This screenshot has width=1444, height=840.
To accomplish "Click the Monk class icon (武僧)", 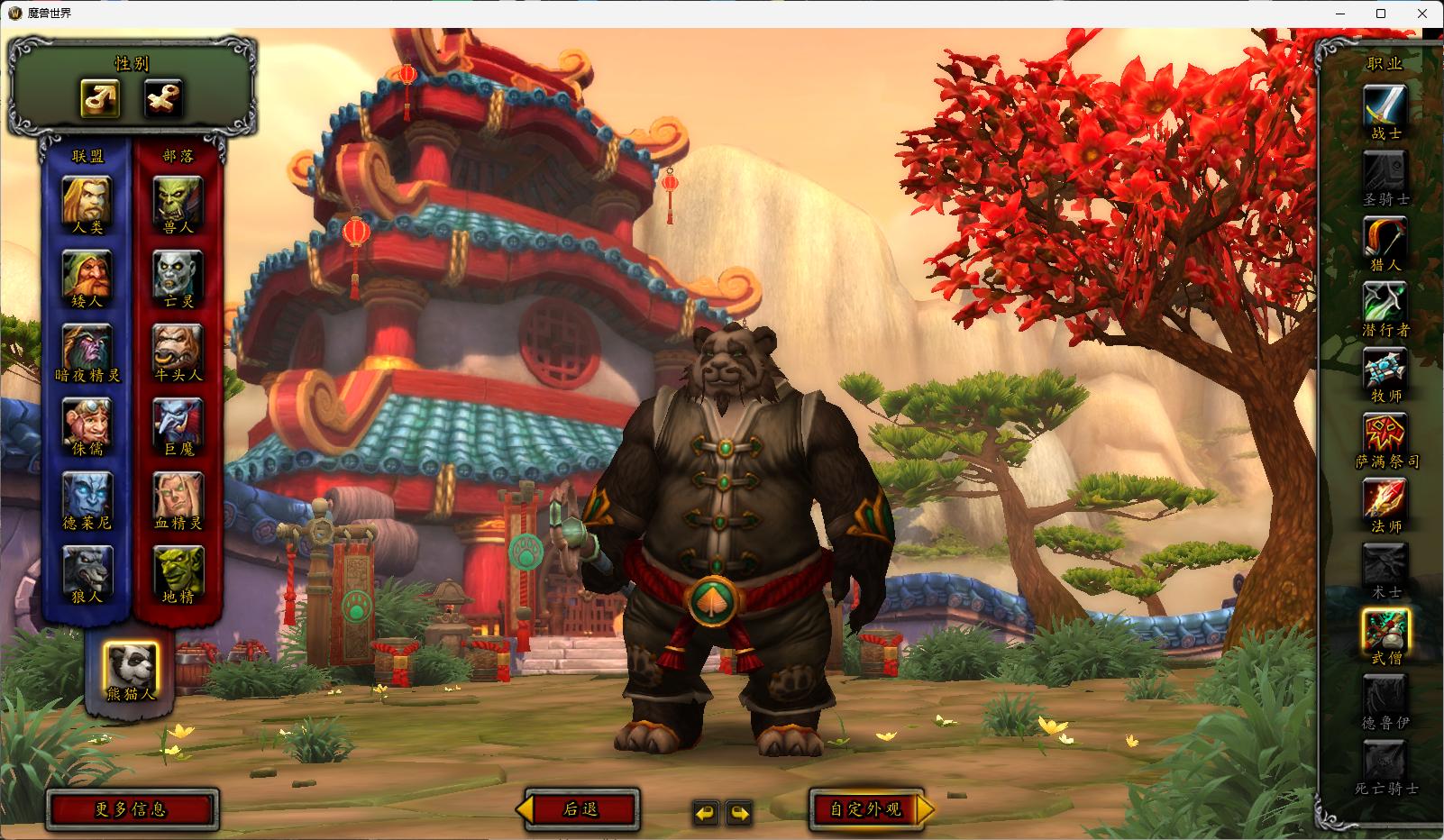I will point(1385,631).
